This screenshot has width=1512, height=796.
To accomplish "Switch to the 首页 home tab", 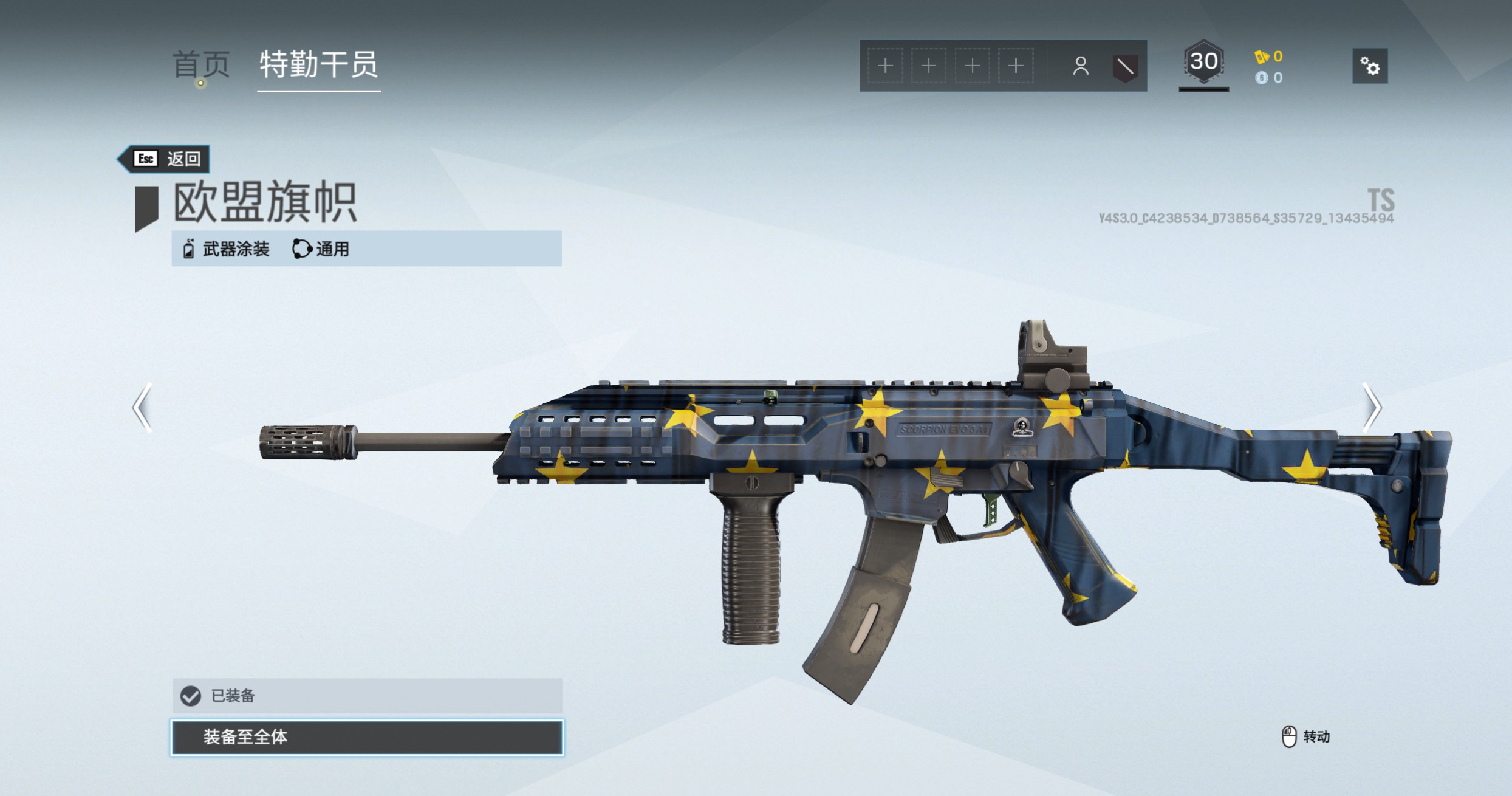I will pos(201,65).
